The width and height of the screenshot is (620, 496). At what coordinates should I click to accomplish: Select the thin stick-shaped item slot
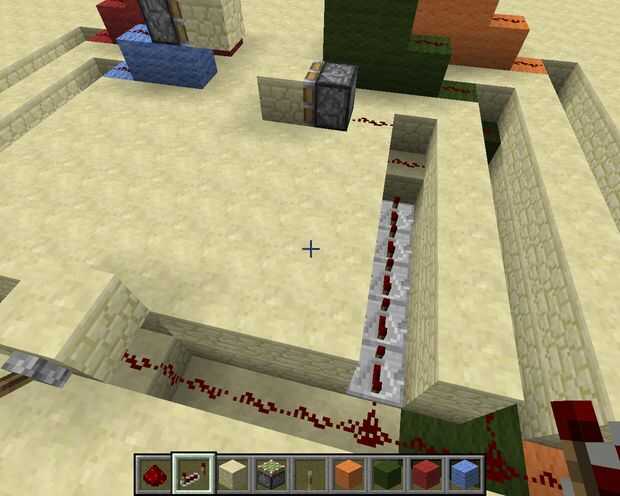[309, 473]
